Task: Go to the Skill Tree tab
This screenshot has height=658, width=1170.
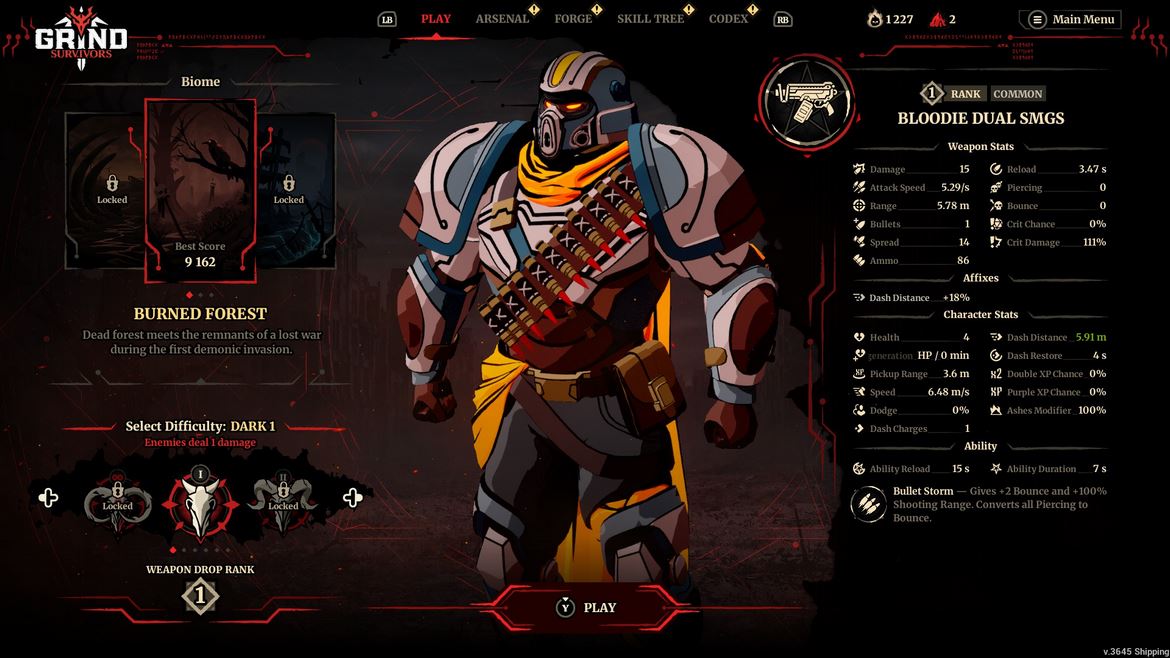Action: (x=650, y=19)
